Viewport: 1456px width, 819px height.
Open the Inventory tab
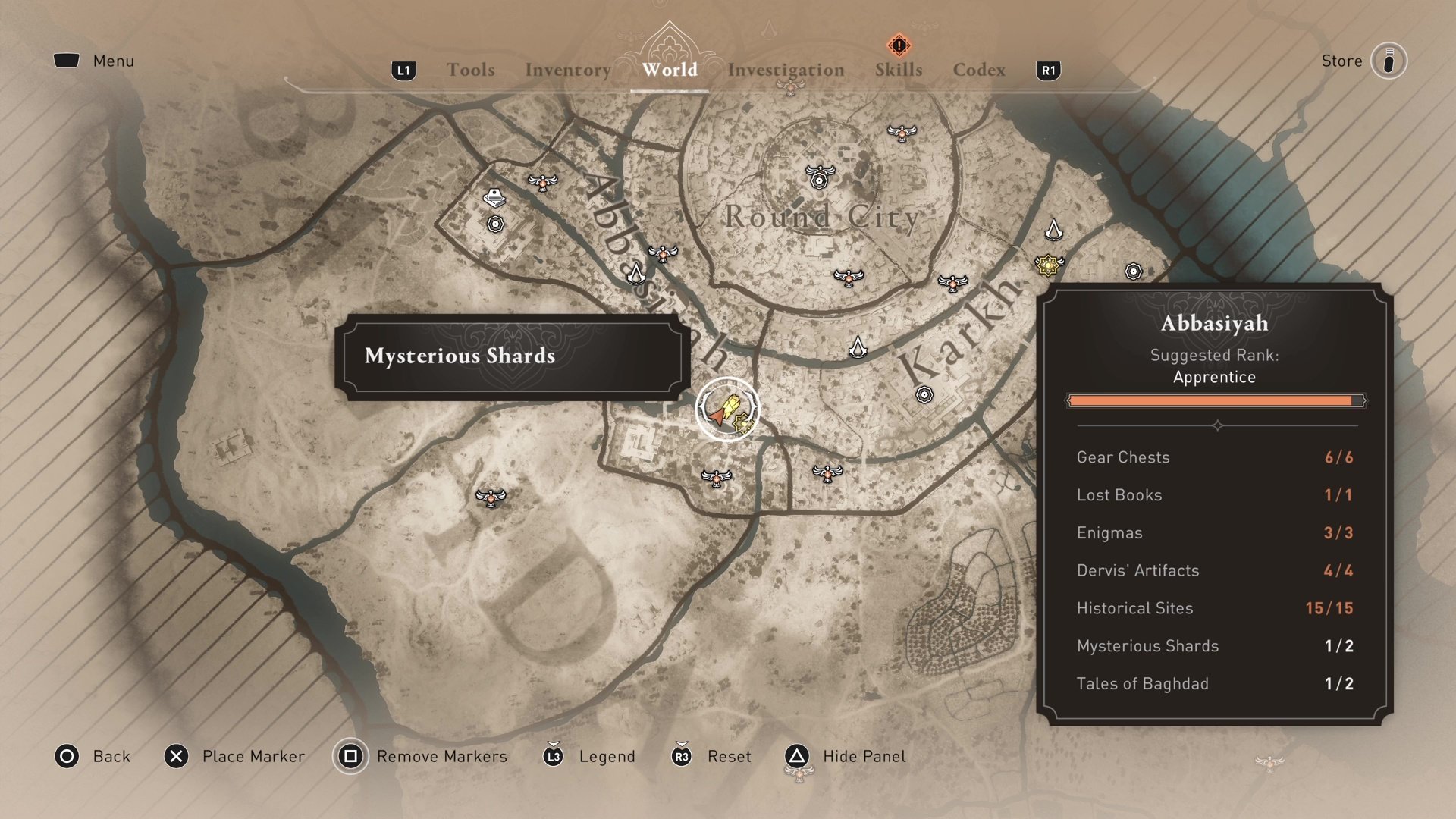(567, 70)
